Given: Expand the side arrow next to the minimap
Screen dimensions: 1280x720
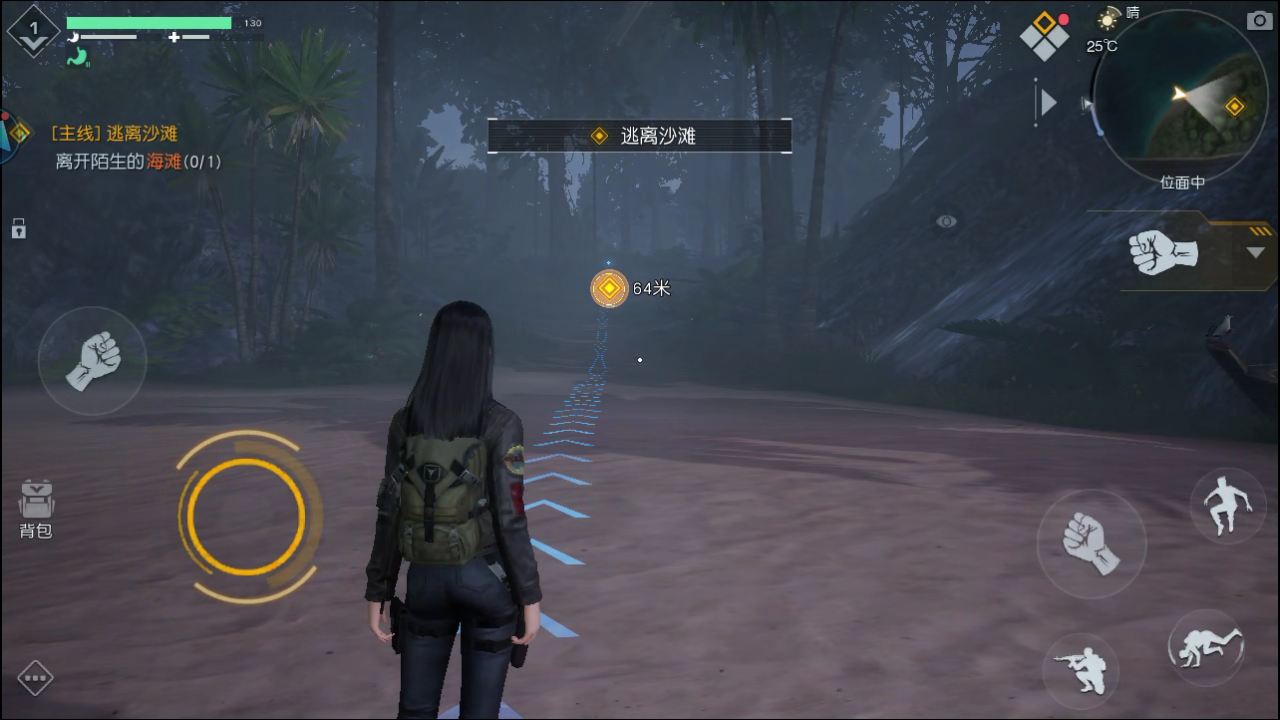Looking at the screenshot, I should coord(1048,100).
